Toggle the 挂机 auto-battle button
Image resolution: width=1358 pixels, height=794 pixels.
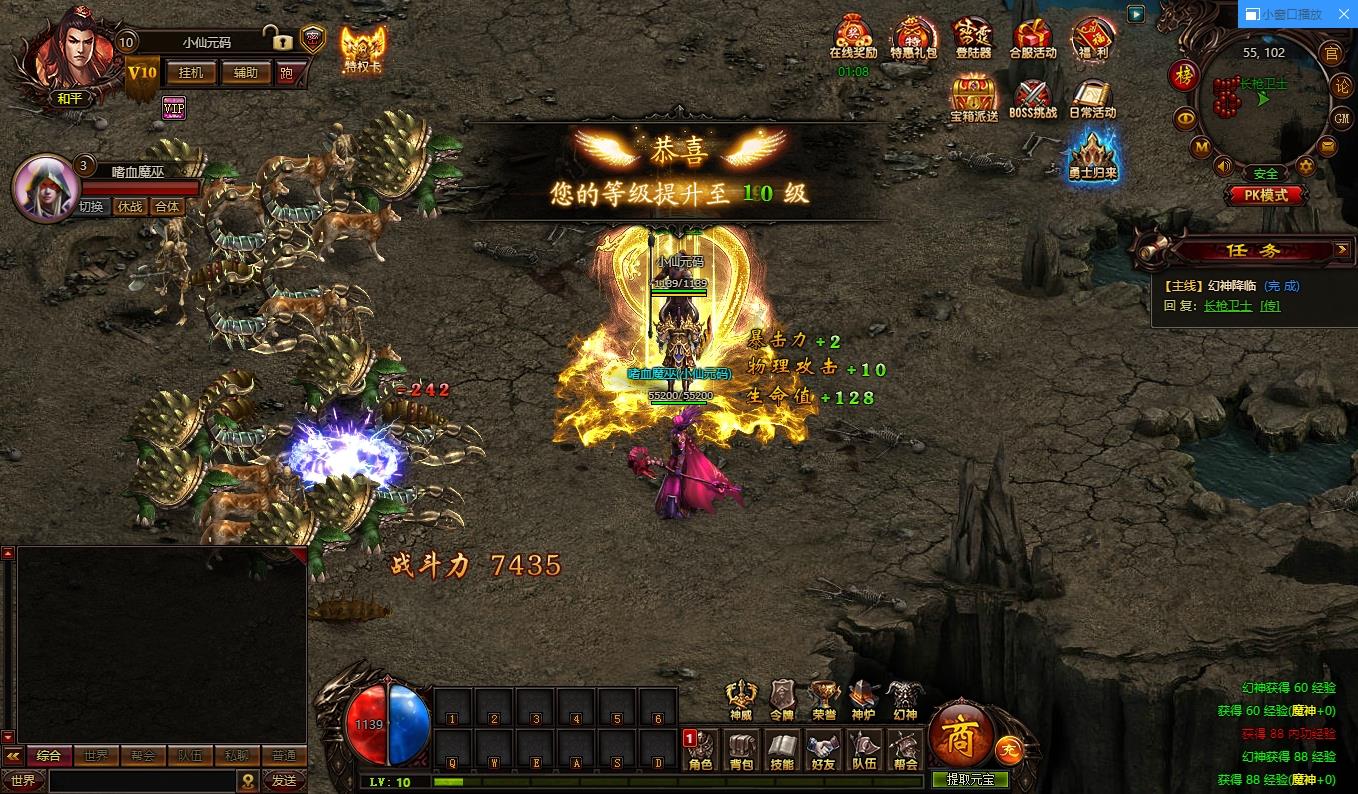[x=190, y=72]
